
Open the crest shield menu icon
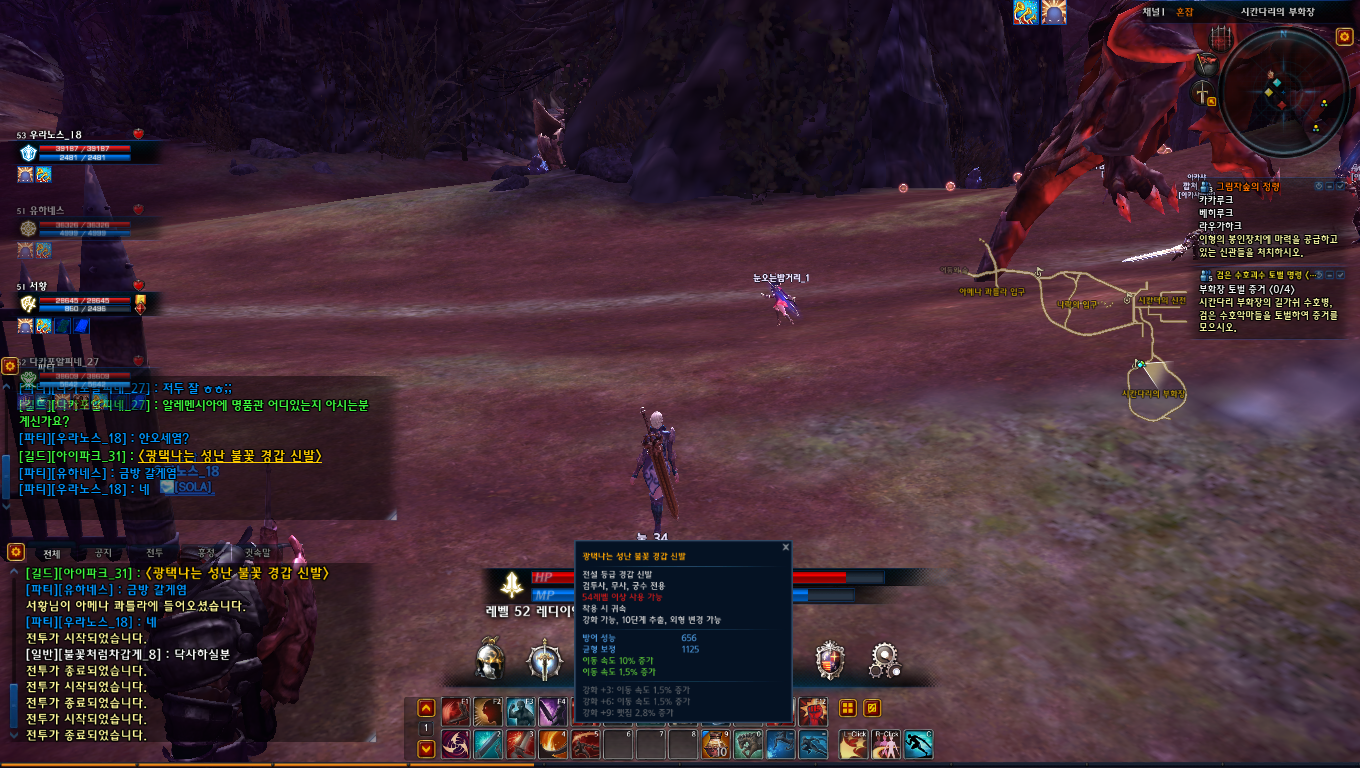point(829,660)
